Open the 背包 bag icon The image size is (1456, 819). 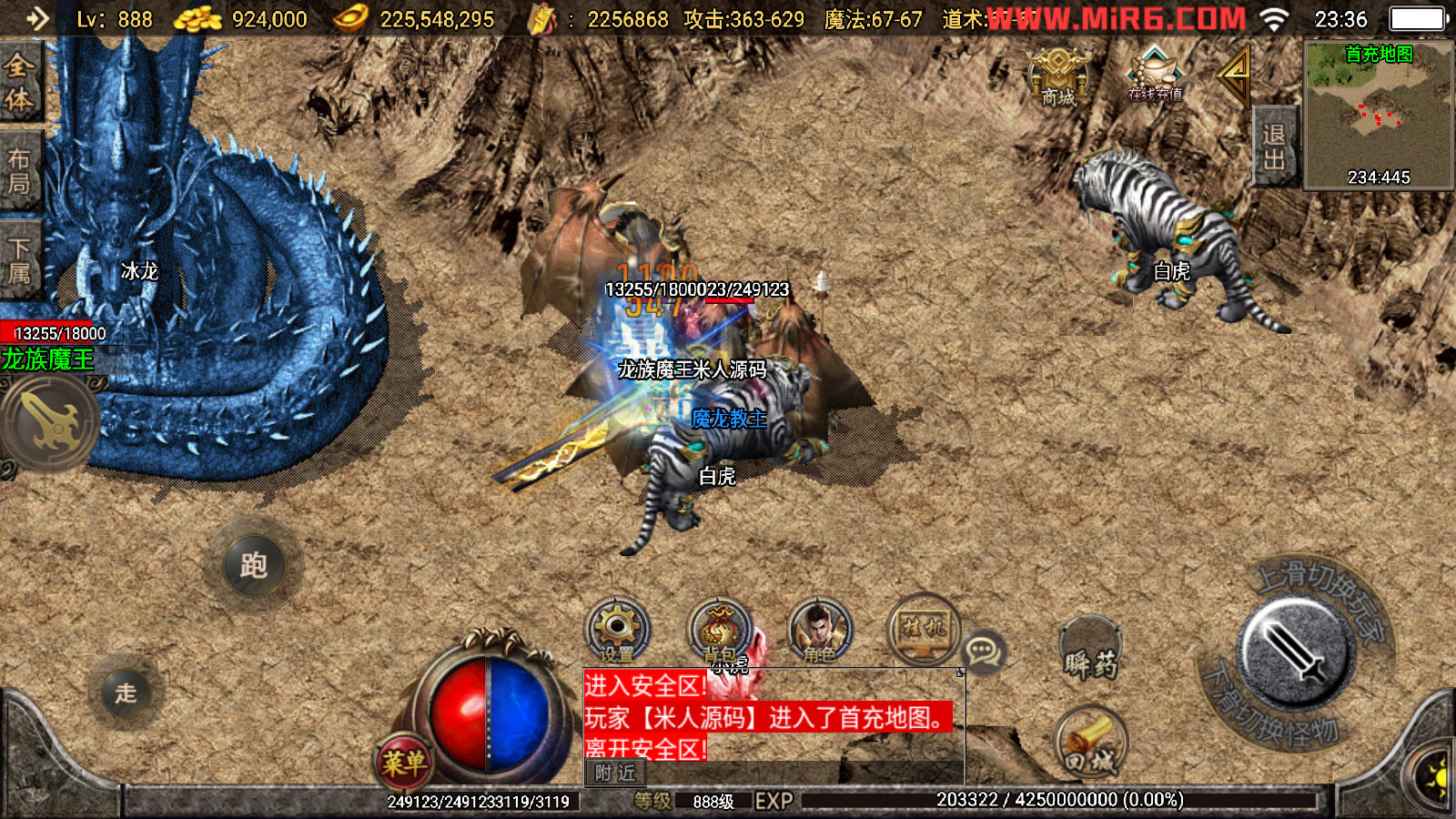pos(720,630)
